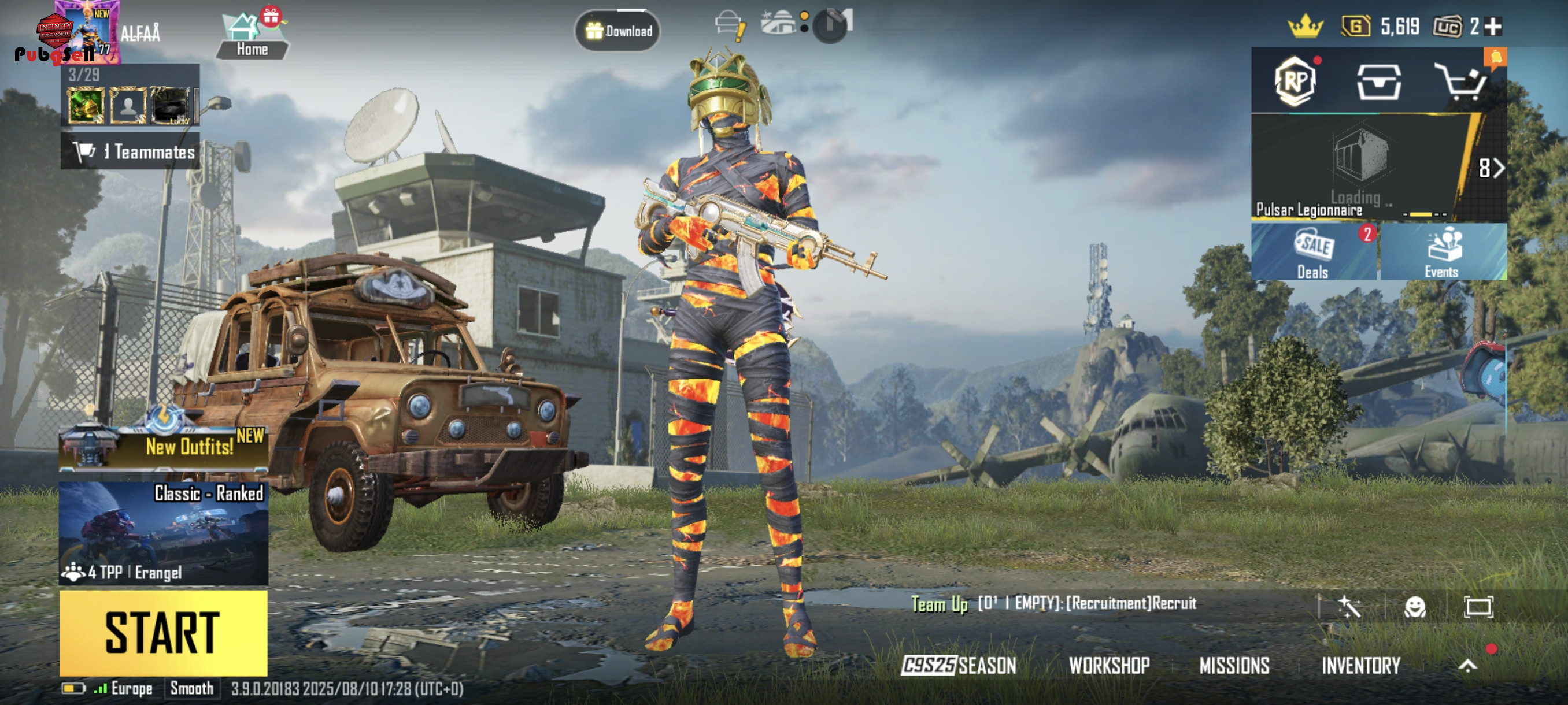
Task: Open the Classic - Ranked mode selector
Action: point(163,533)
